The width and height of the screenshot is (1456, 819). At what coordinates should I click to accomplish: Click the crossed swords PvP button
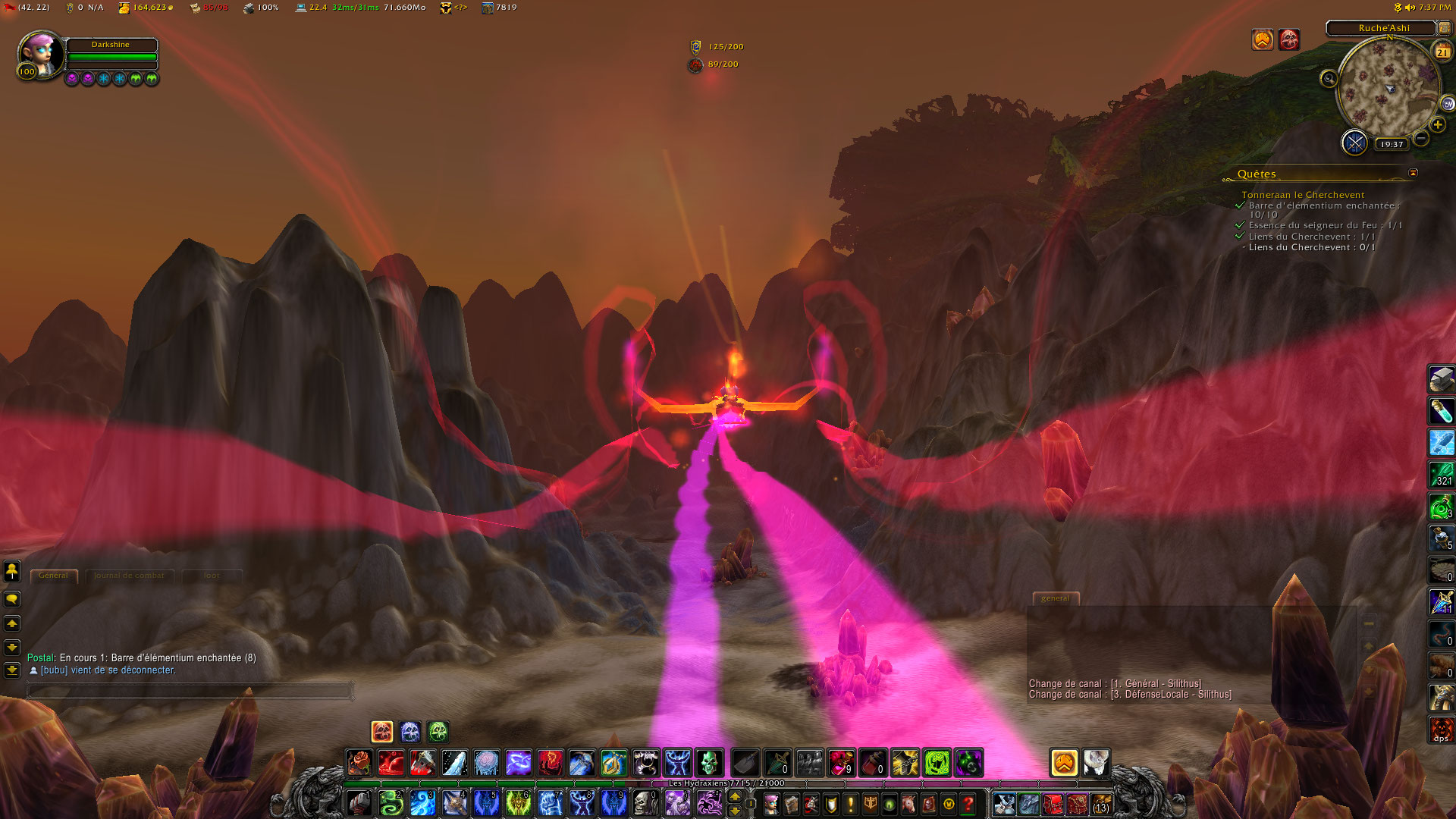click(x=1354, y=143)
